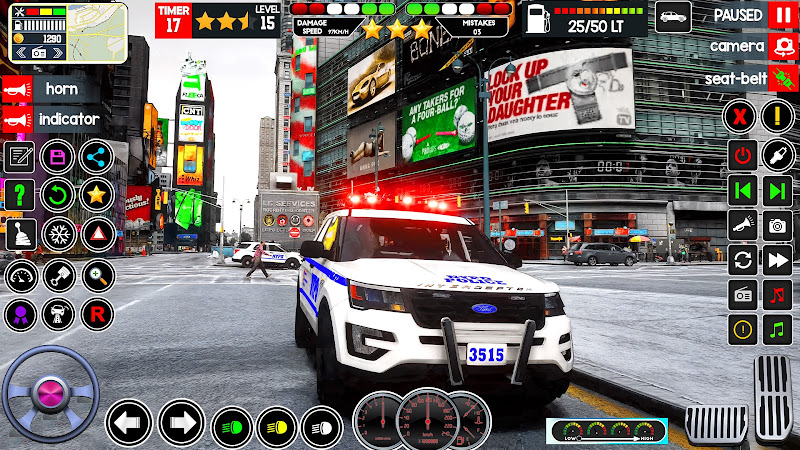
Task: Turn on the green headlight icon
Action: [x=233, y=427]
